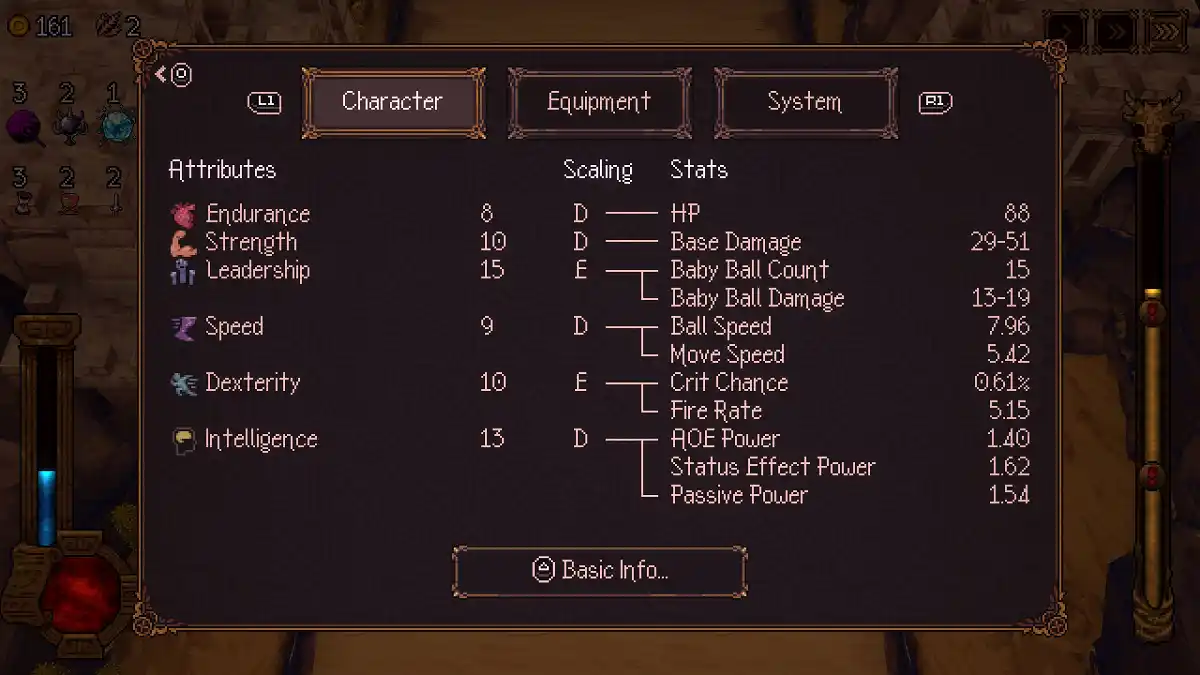The height and width of the screenshot is (675, 1200).
Task: Set game speed to single arrow
Action: 1067,32
